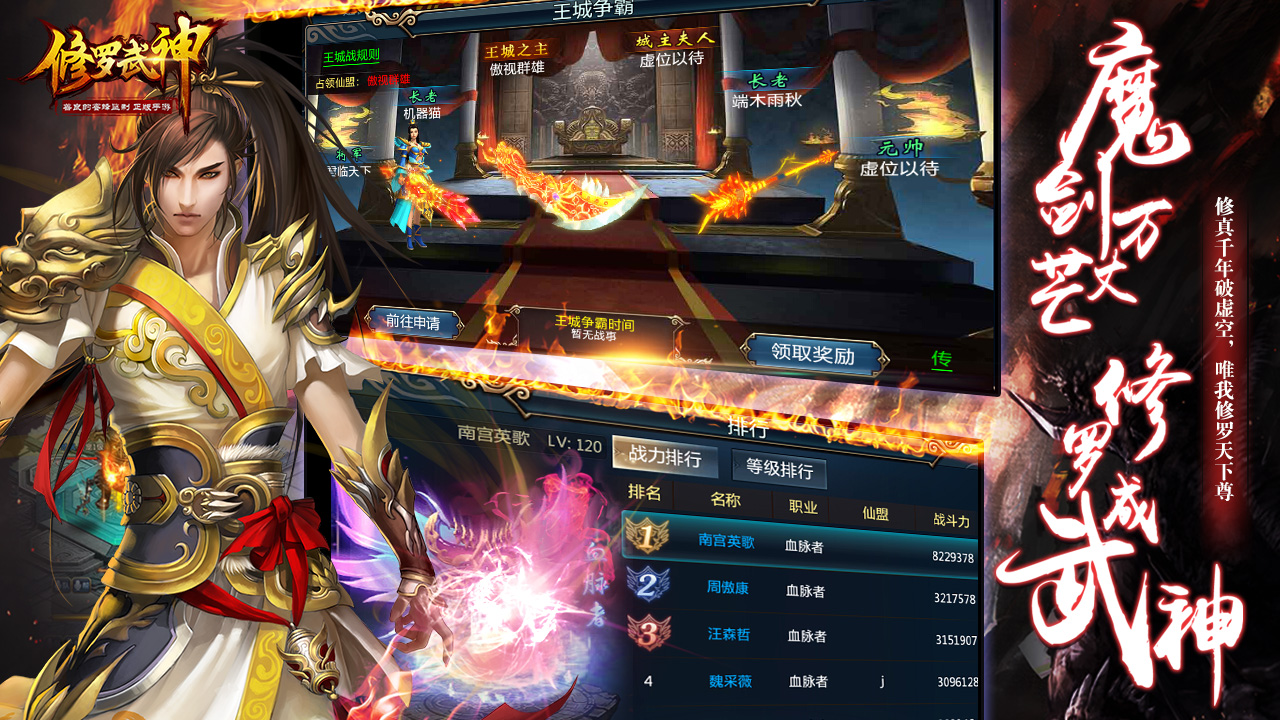Claim rewards with 领取奖励 button

(x=813, y=355)
